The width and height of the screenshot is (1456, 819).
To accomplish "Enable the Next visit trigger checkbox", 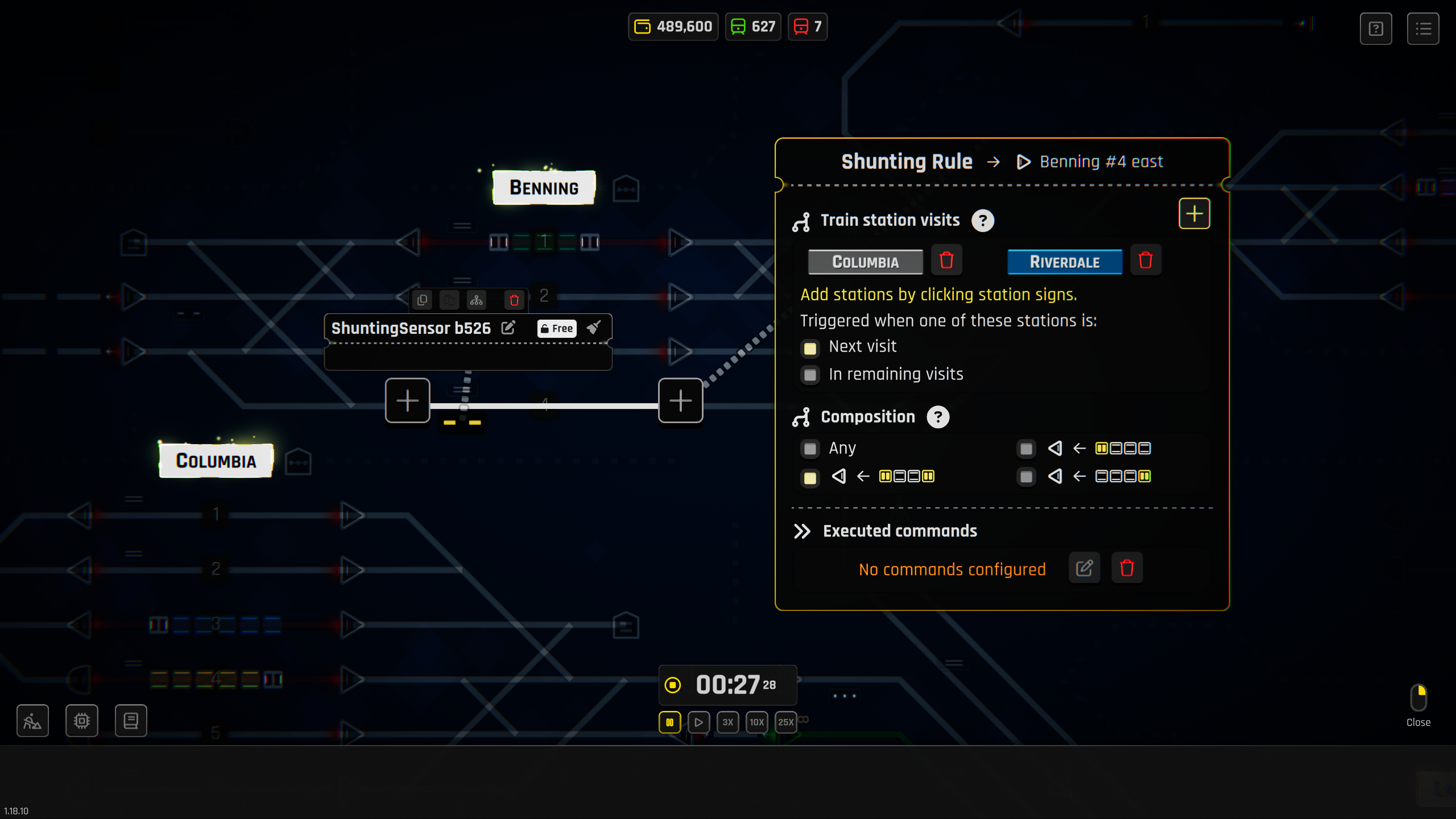I will [810, 348].
